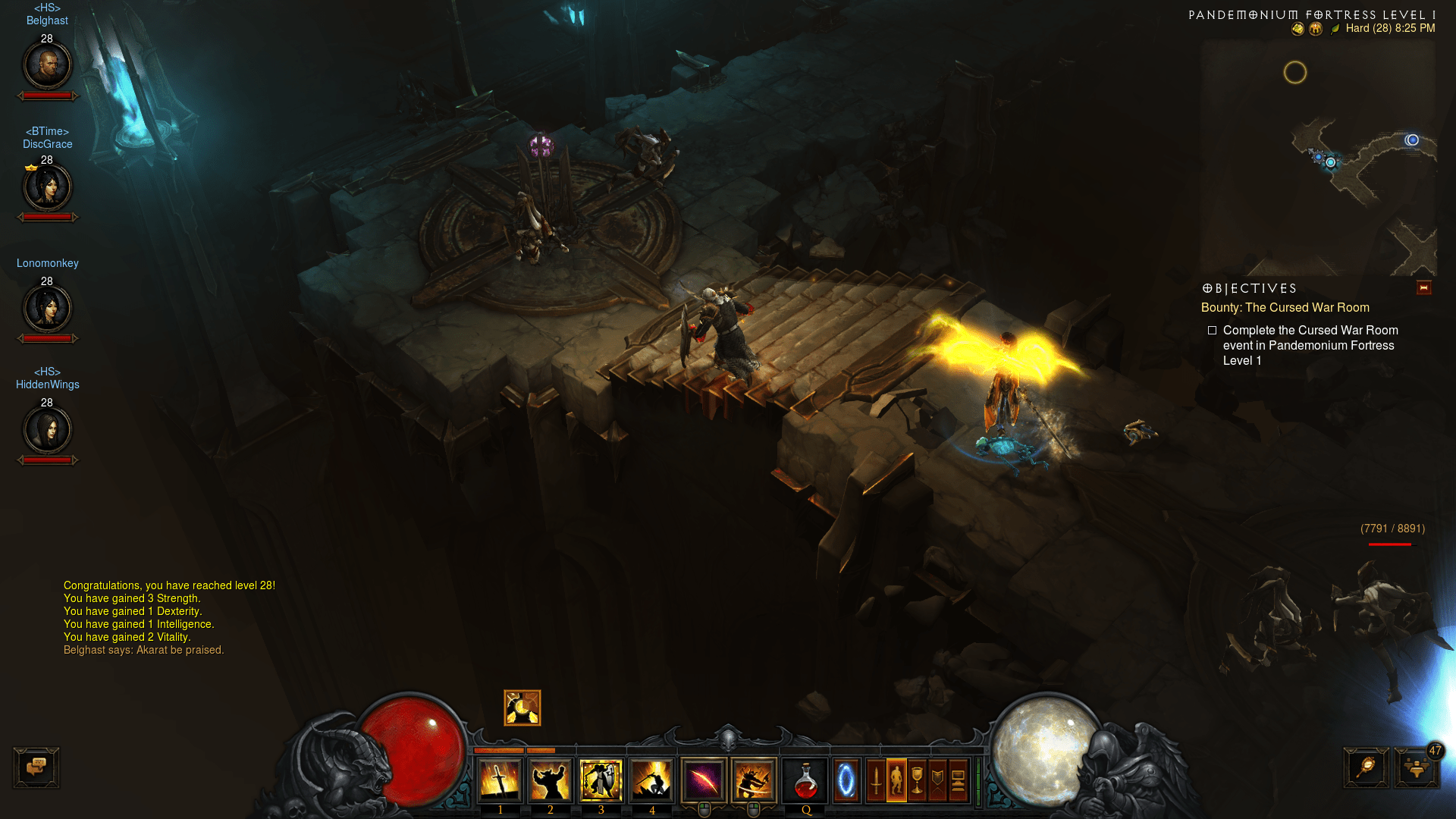The image size is (1456, 819).
Task: Open the goblet Achievements button
Action: click(x=917, y=780)
